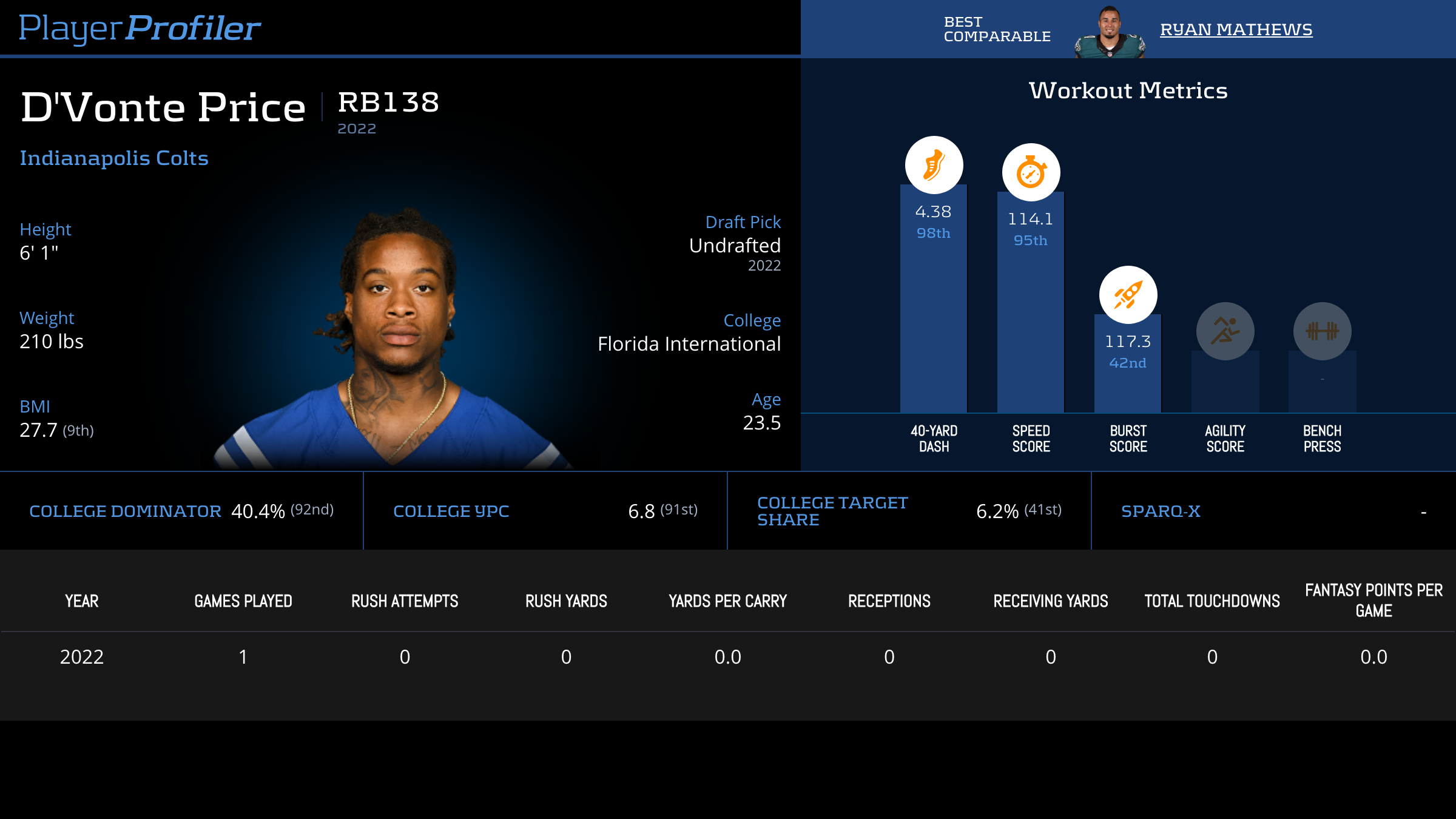Select the College YPC metric label
1456x819 pixels.
click(451, 511)
